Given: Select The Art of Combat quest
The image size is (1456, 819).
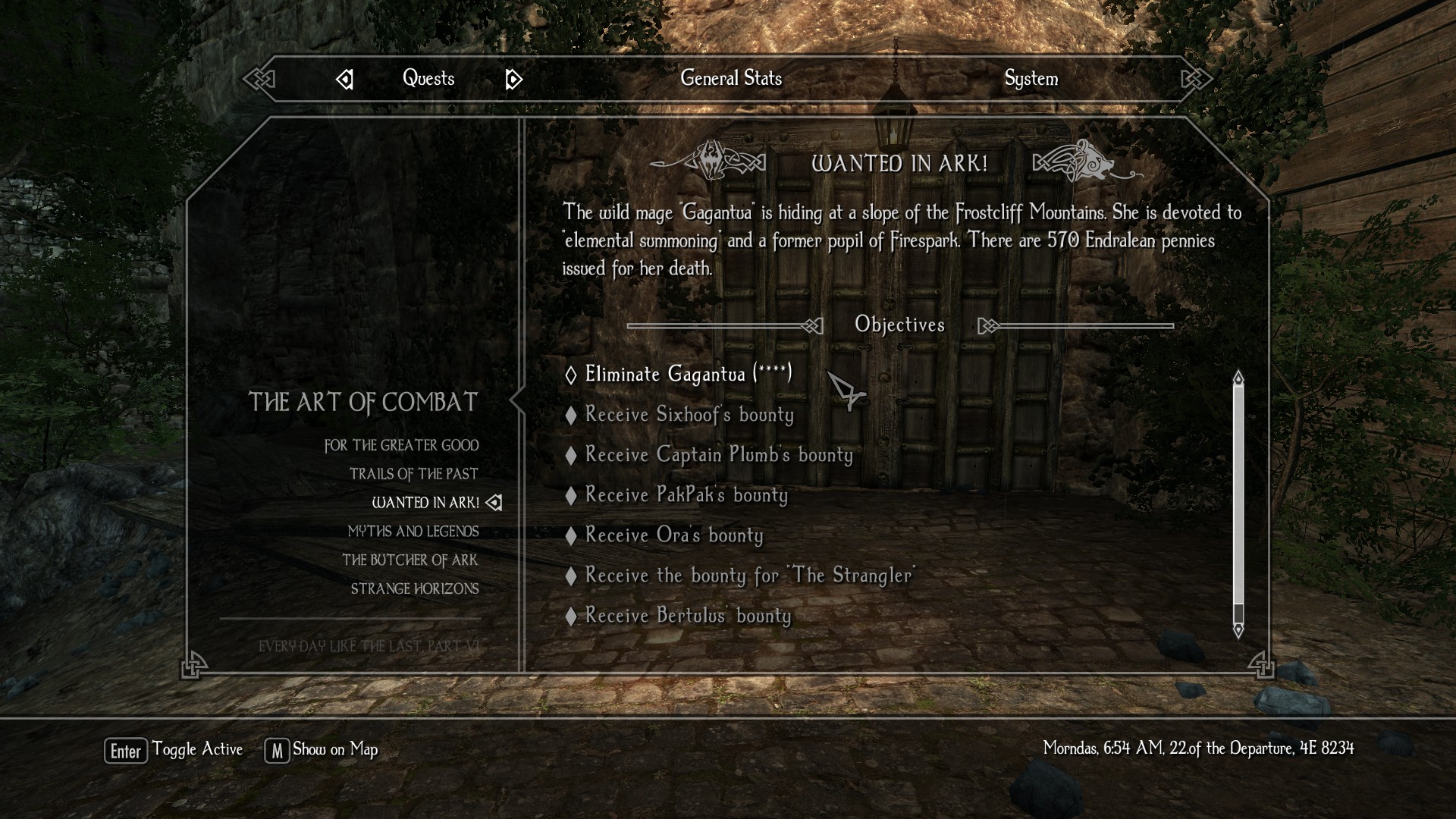Looking at the screenshot, I should click(363, 402).
